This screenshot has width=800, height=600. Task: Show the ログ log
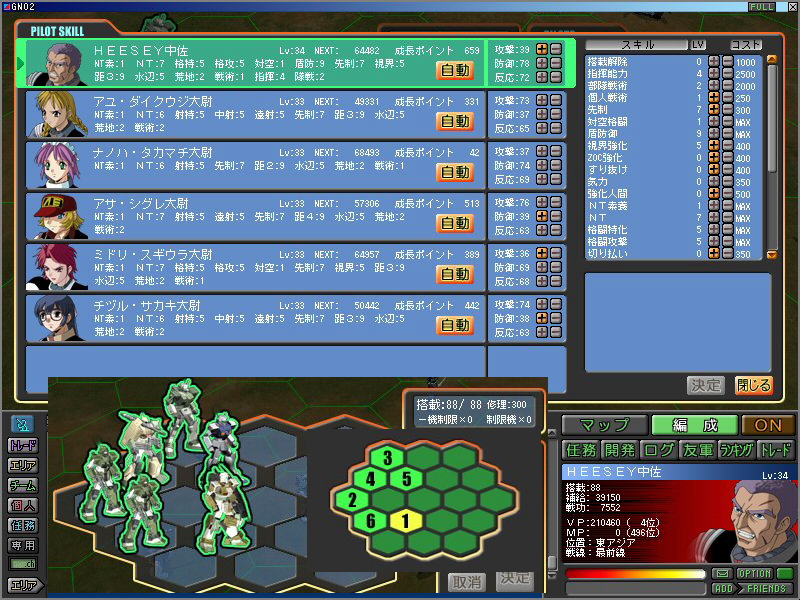click(658, 450)
